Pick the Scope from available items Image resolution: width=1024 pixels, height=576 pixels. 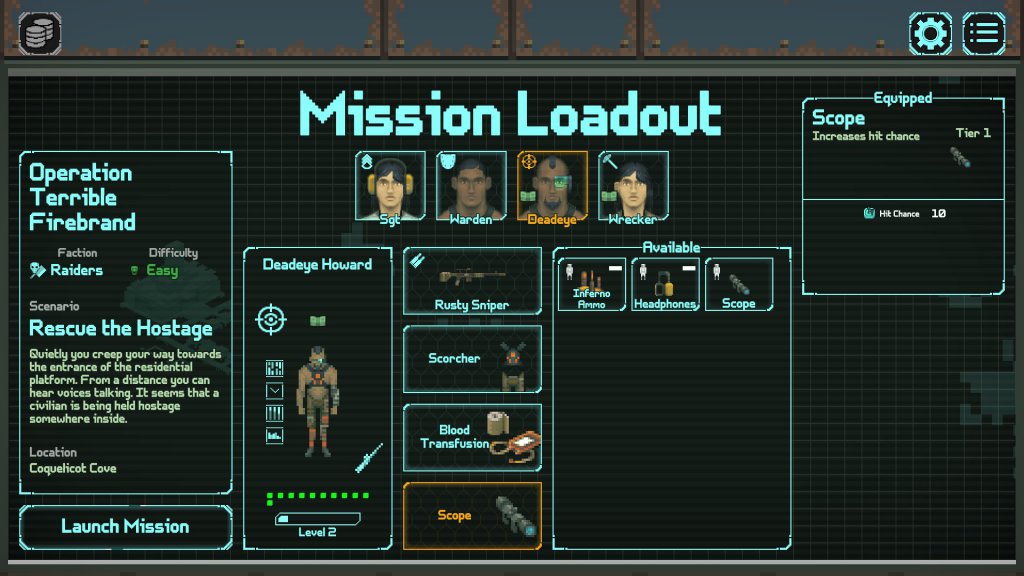[739, 284]
